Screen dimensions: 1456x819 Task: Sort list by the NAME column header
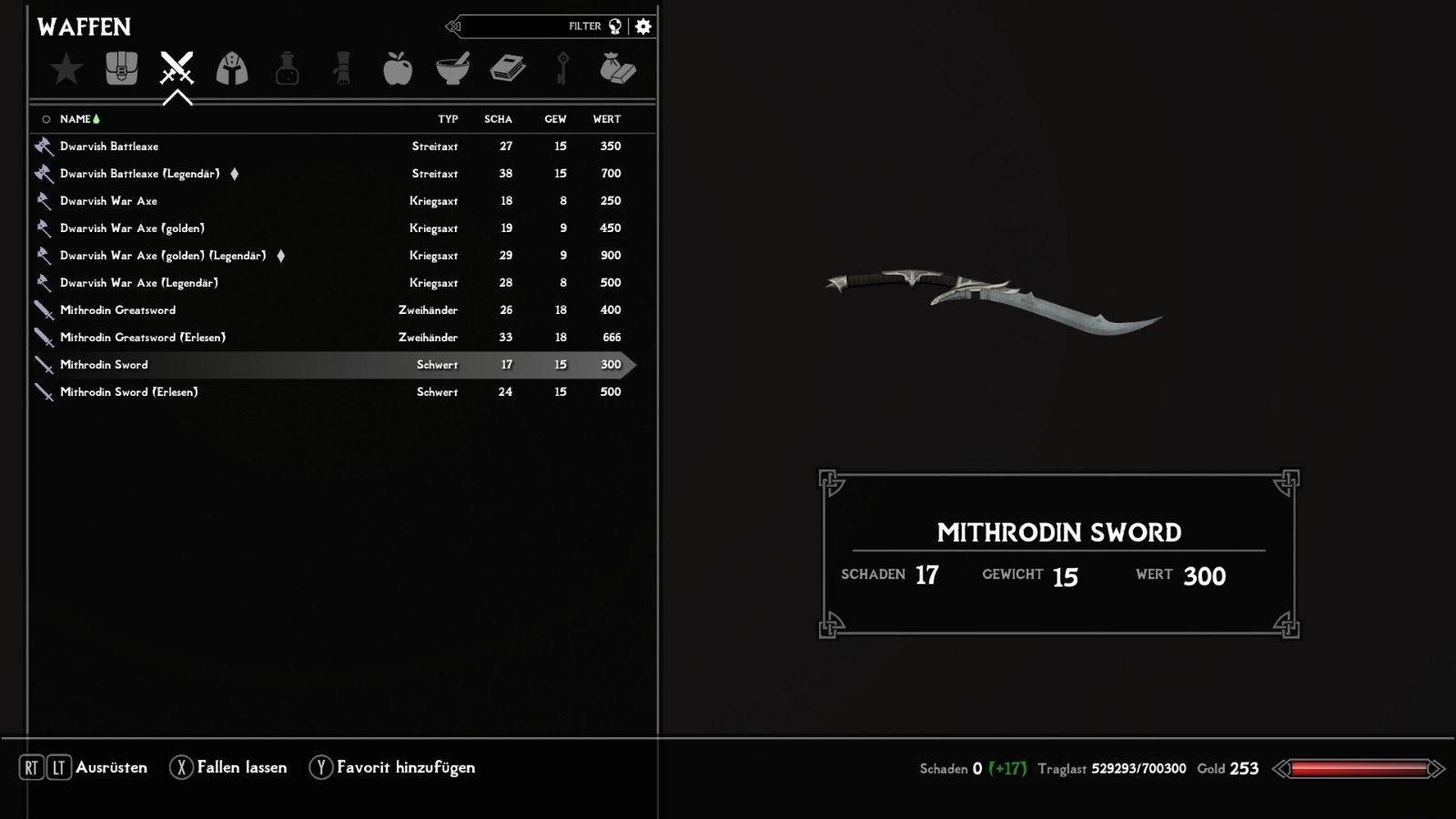[76, 119]
